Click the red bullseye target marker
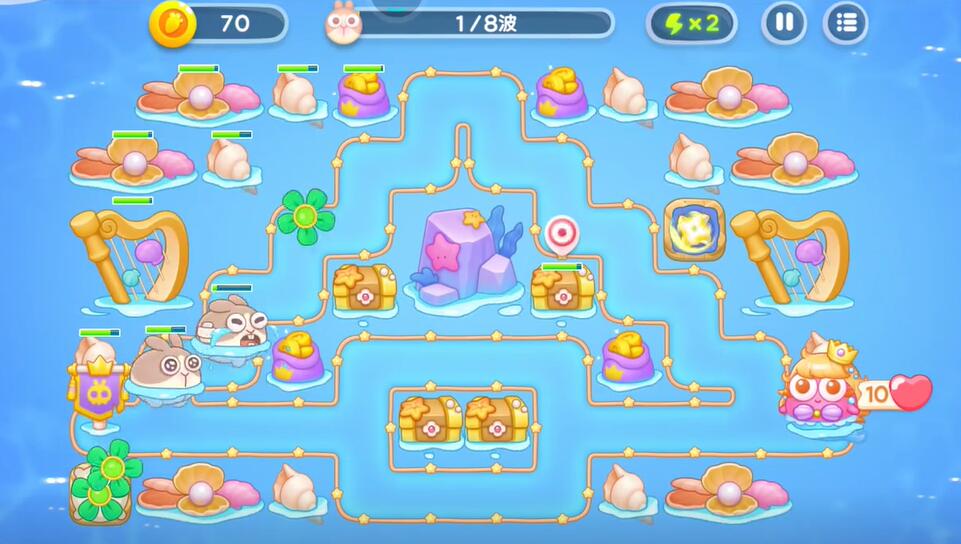This screenshot has height=544, width=961. tap(562, 233)
